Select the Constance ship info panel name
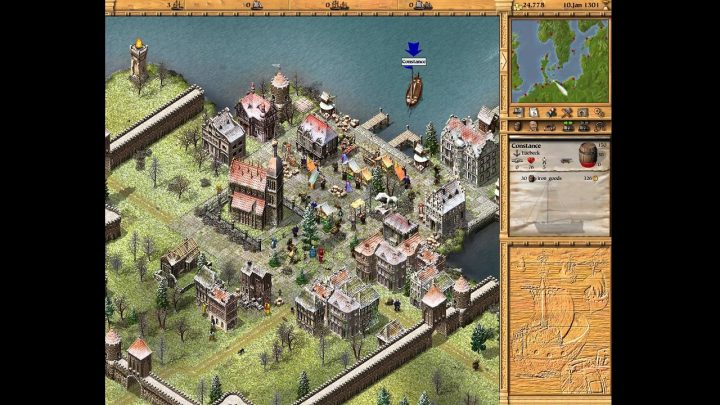The width and height of the screenshot is (720, 405). (527, 146)
